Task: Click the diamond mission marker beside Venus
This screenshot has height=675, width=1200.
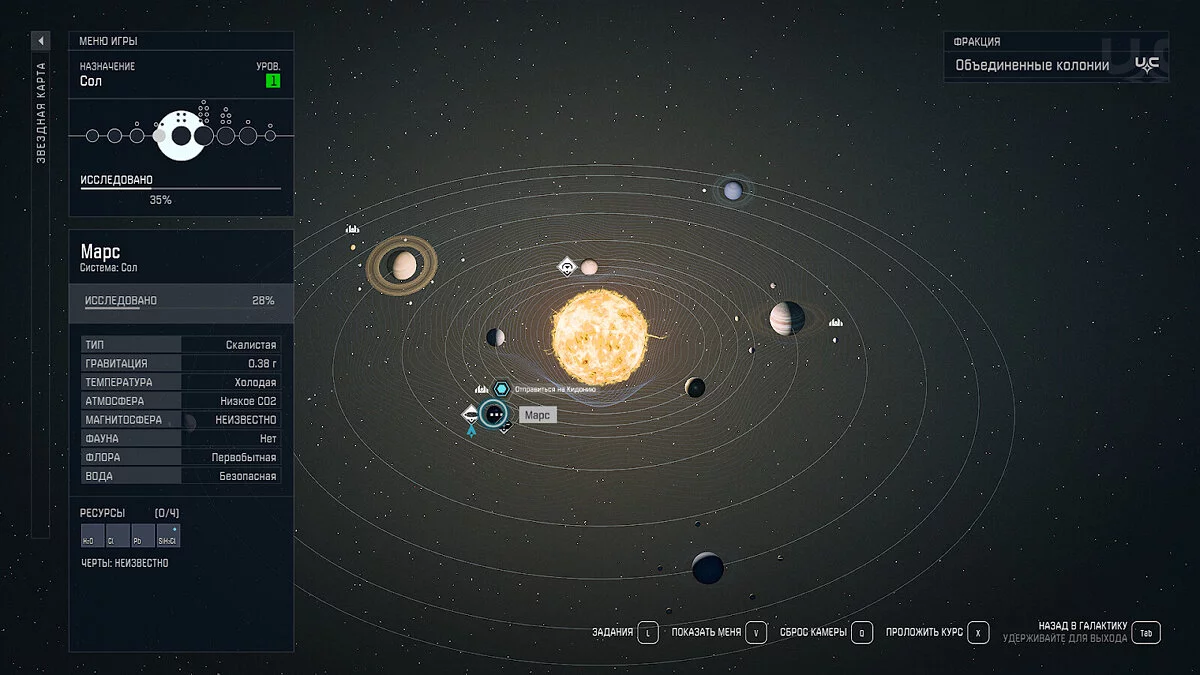Action: click(567, 267)
